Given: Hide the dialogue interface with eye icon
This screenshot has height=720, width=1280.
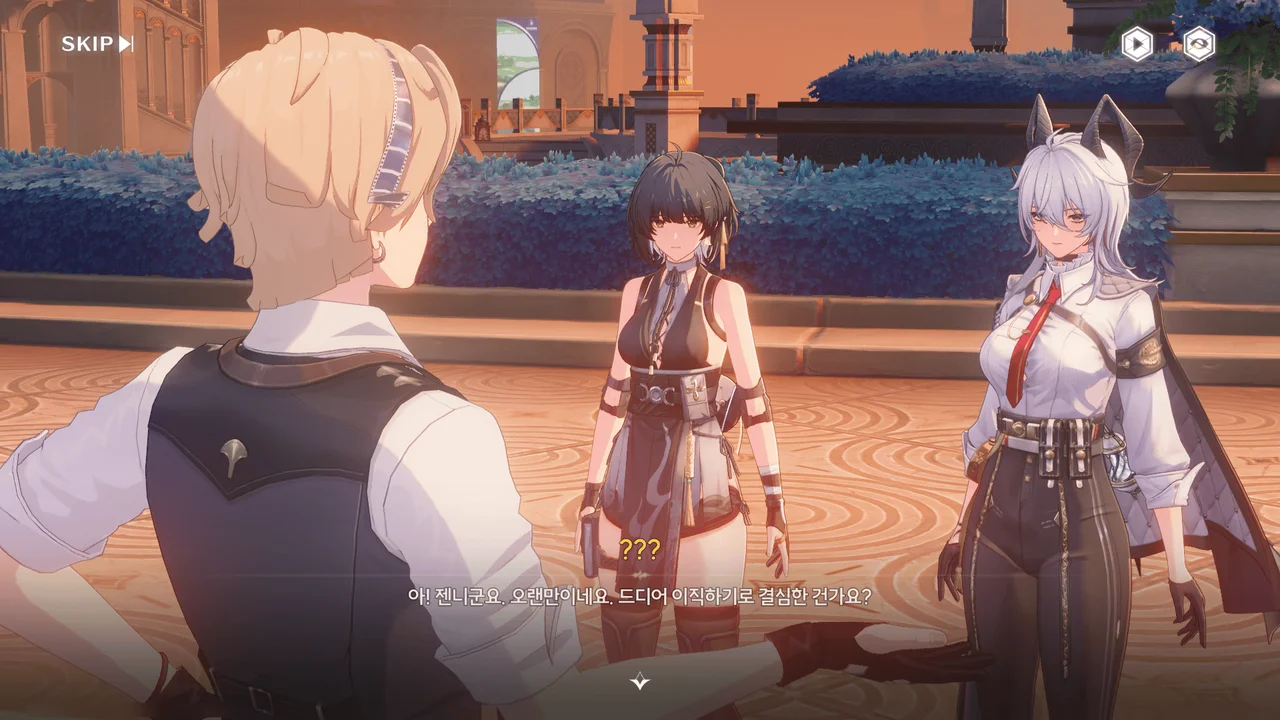Looking at the screenshot, I should (x=1198, y=44).
